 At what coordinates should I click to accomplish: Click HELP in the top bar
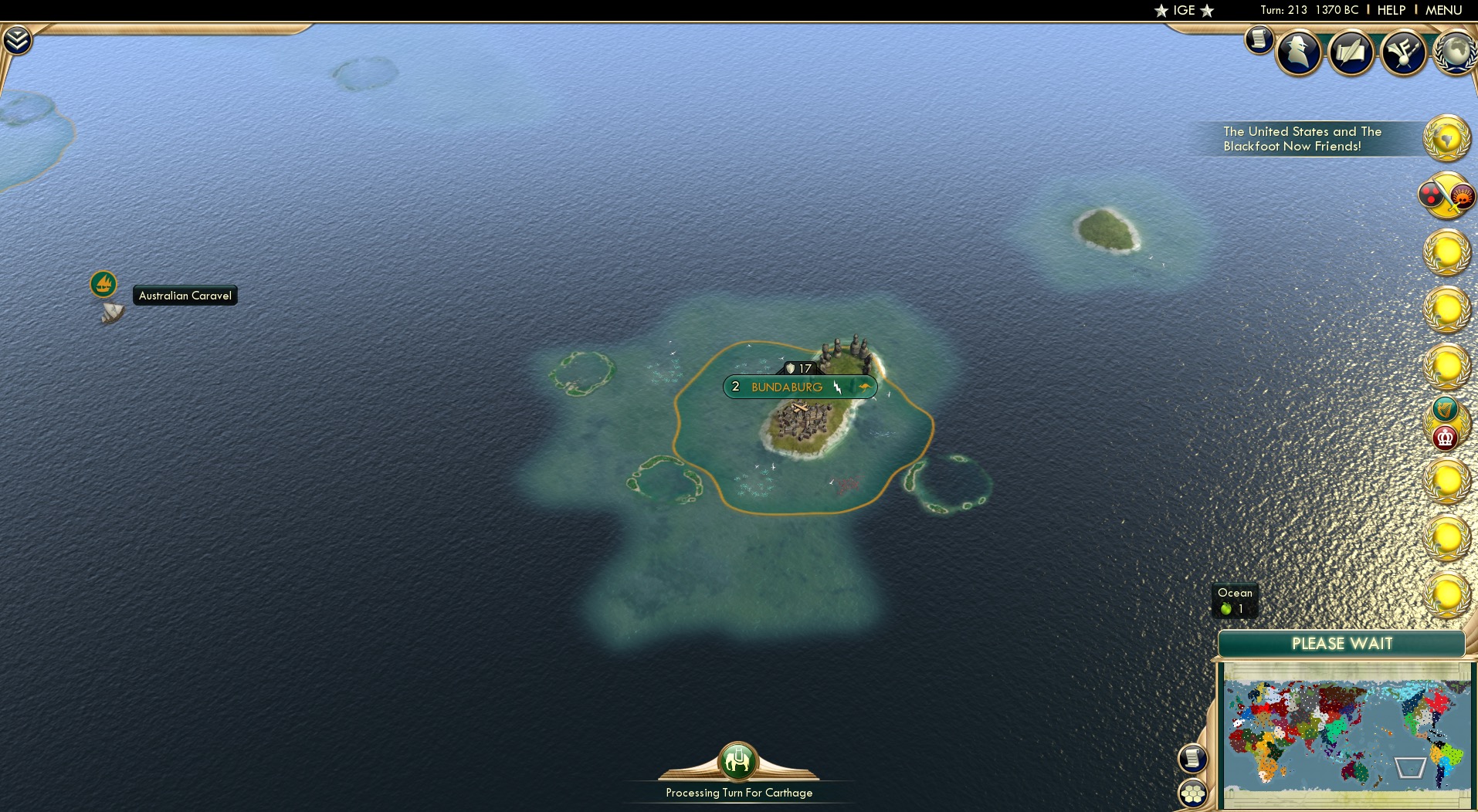[x=1391, y=10]
